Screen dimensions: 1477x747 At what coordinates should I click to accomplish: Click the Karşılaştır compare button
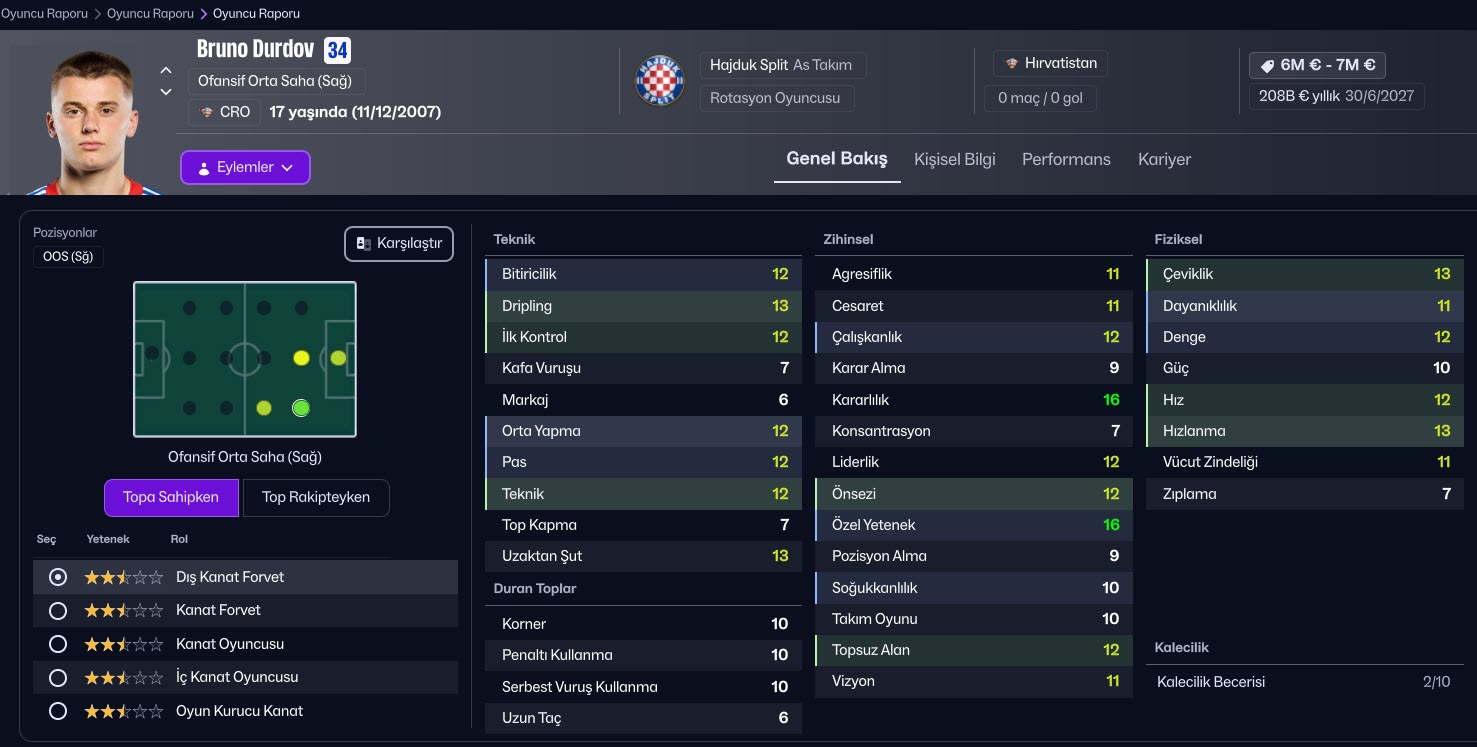pyautogui.click(x=399, y=244)
